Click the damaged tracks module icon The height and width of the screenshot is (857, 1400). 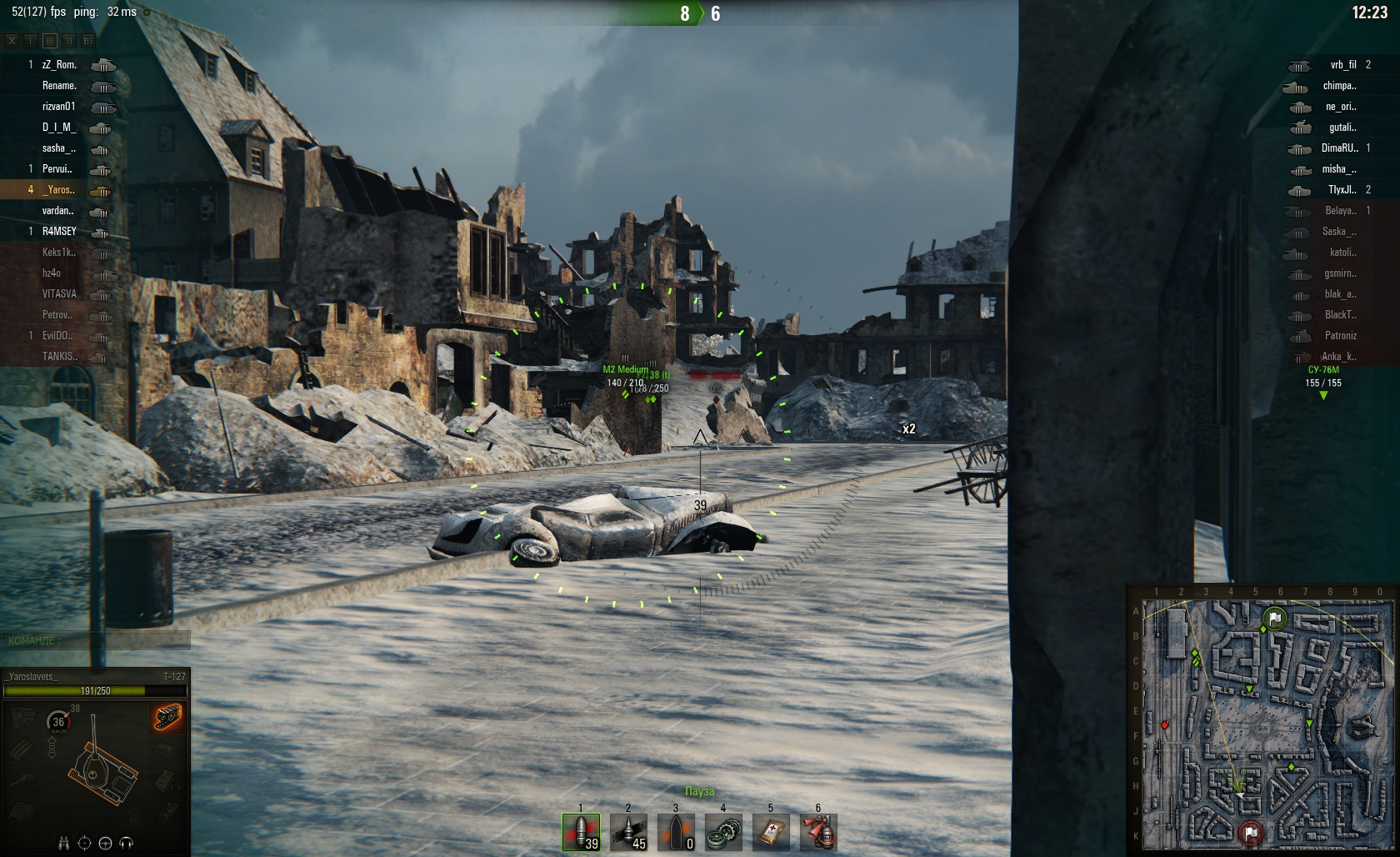[167, 716]
